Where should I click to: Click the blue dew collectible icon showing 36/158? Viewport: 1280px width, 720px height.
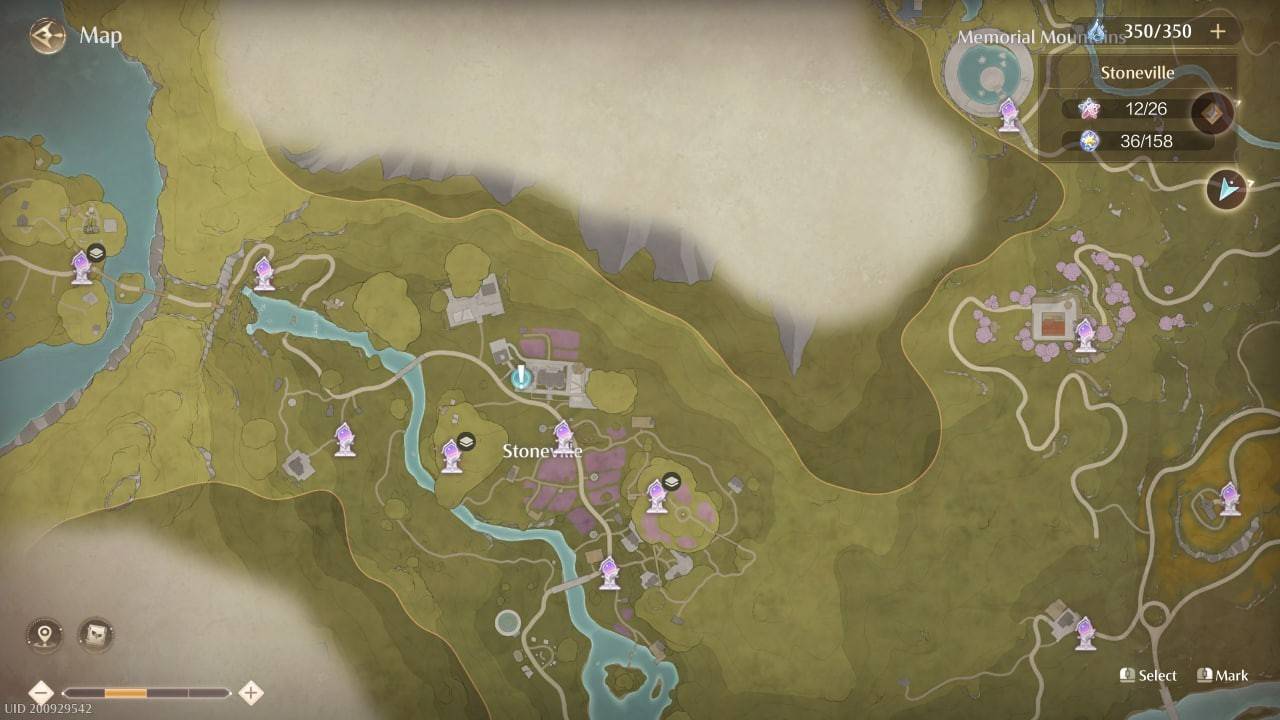coord(1091,141)
